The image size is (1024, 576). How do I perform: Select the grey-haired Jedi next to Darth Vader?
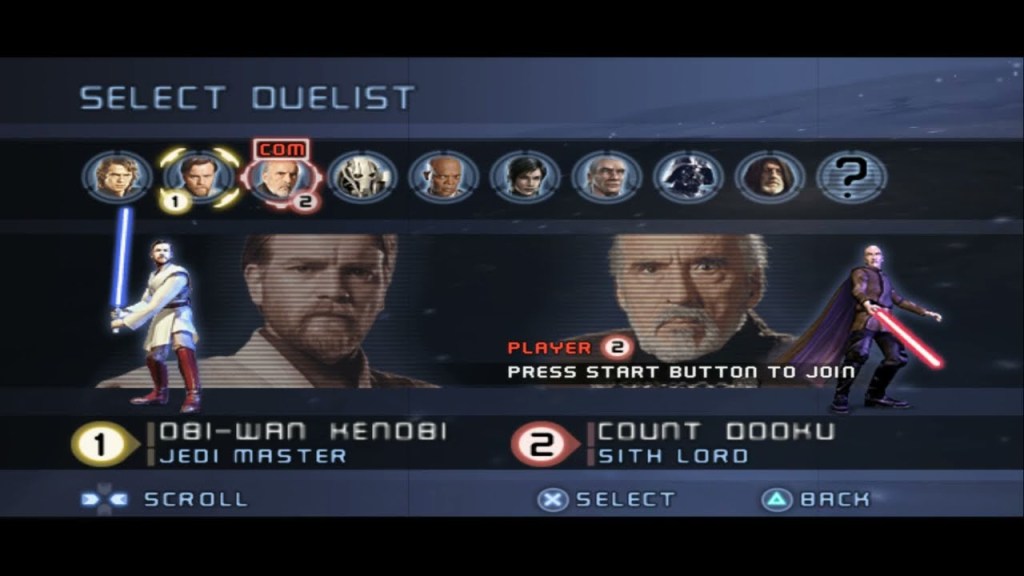607,178
